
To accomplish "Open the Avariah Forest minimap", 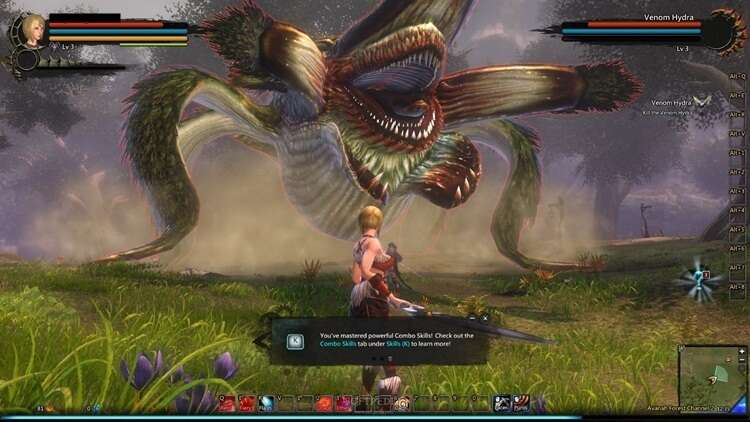I will click(x=712, y=376).
